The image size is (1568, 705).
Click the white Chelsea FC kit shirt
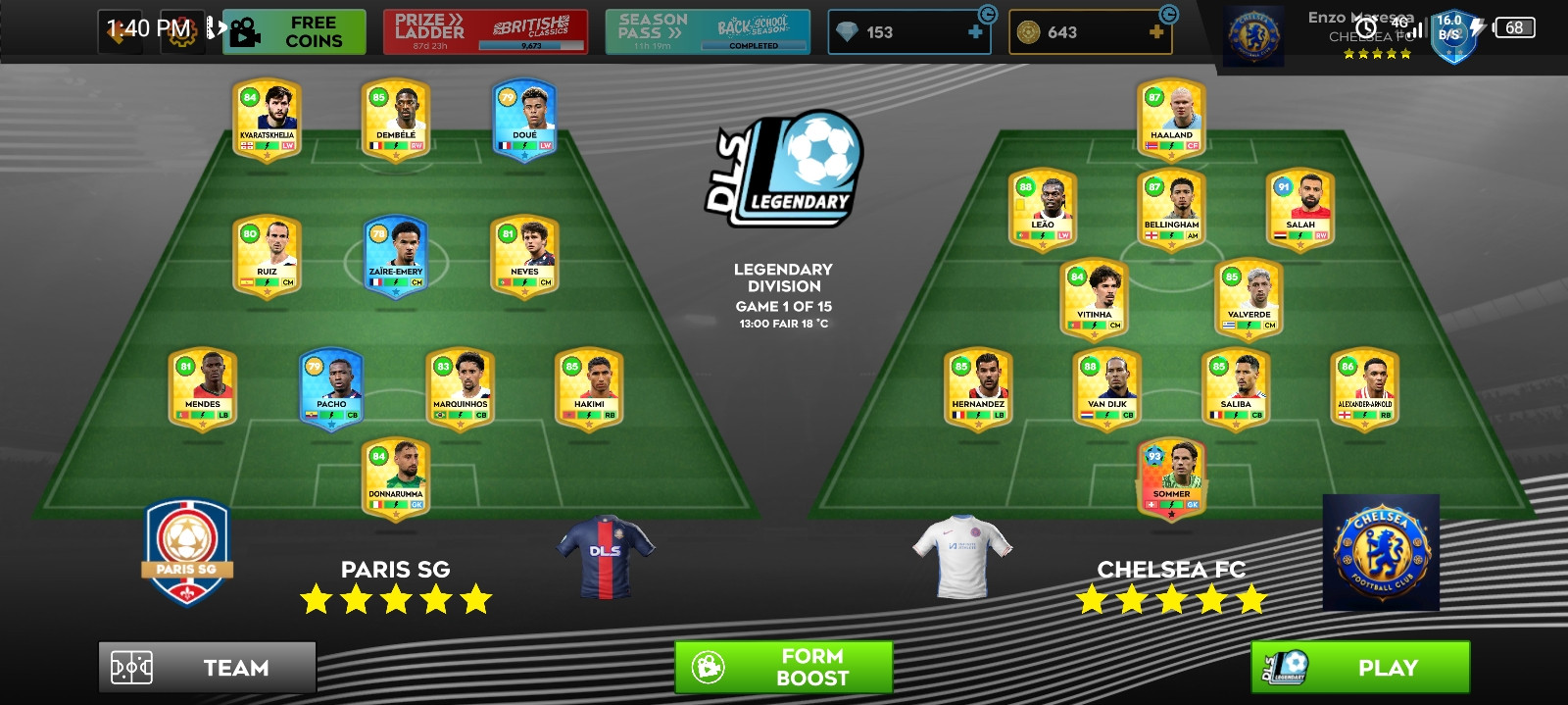[x=961, y=556]
